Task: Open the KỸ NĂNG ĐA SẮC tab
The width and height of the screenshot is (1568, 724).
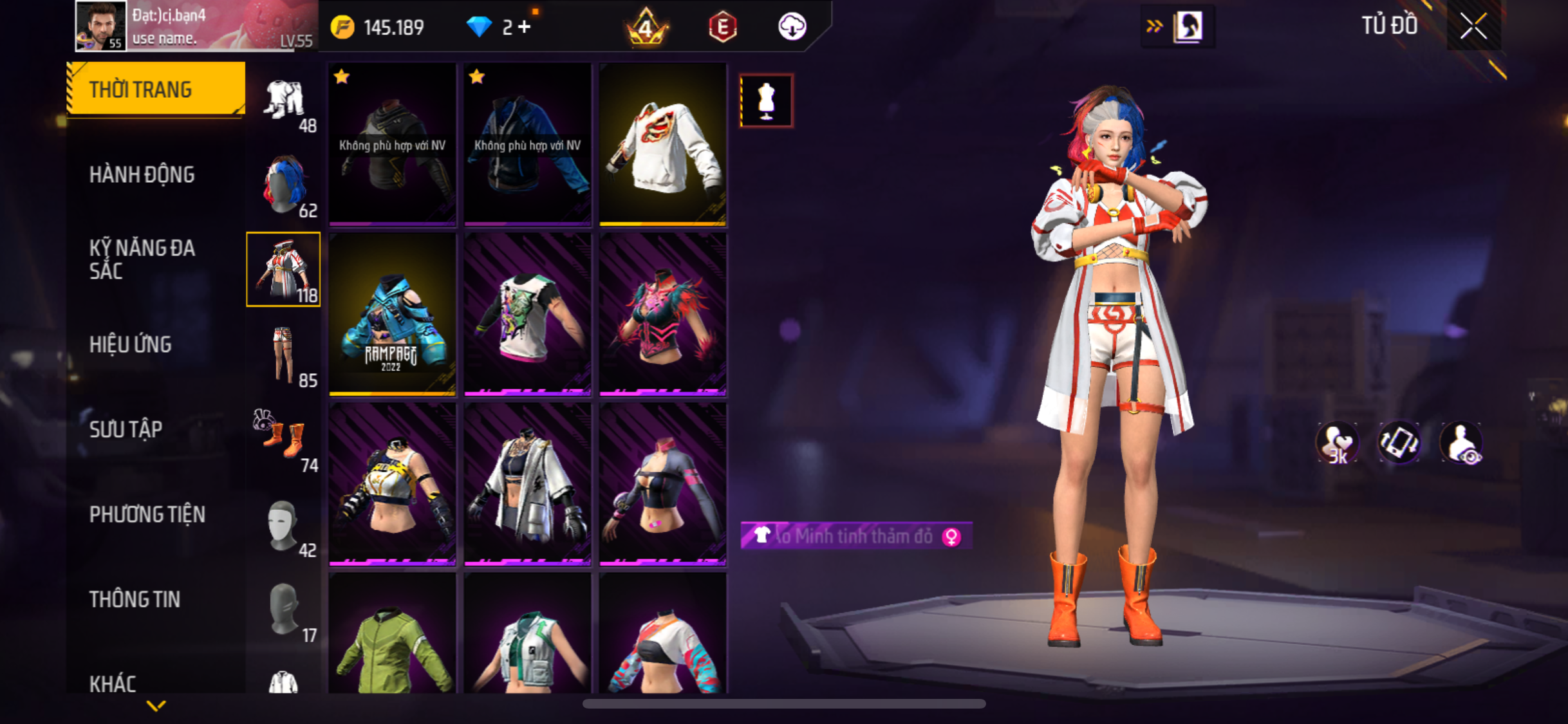Action: click(142, 259)
